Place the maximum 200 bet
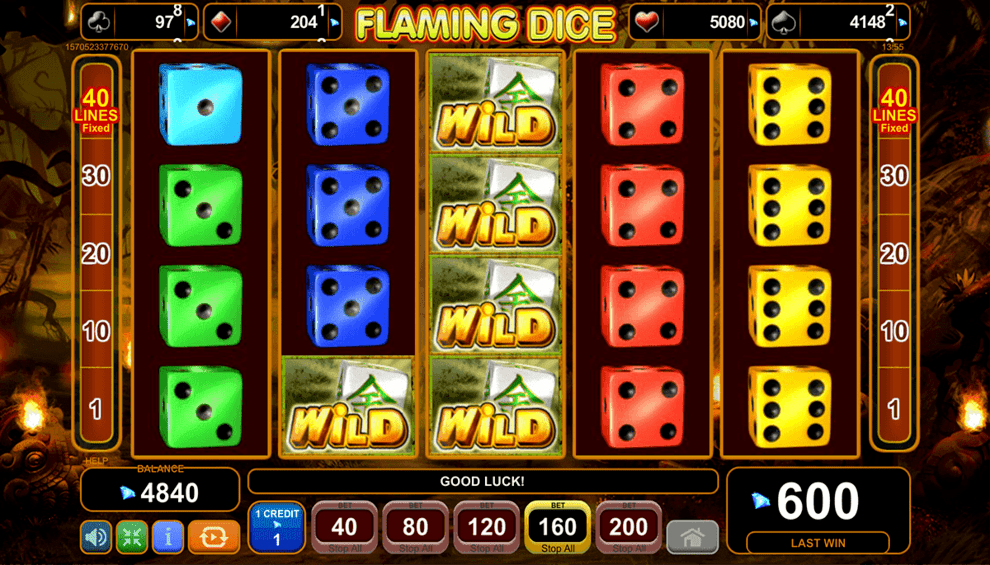This screenshot has width=990, height=565. [x=628, y=527]
